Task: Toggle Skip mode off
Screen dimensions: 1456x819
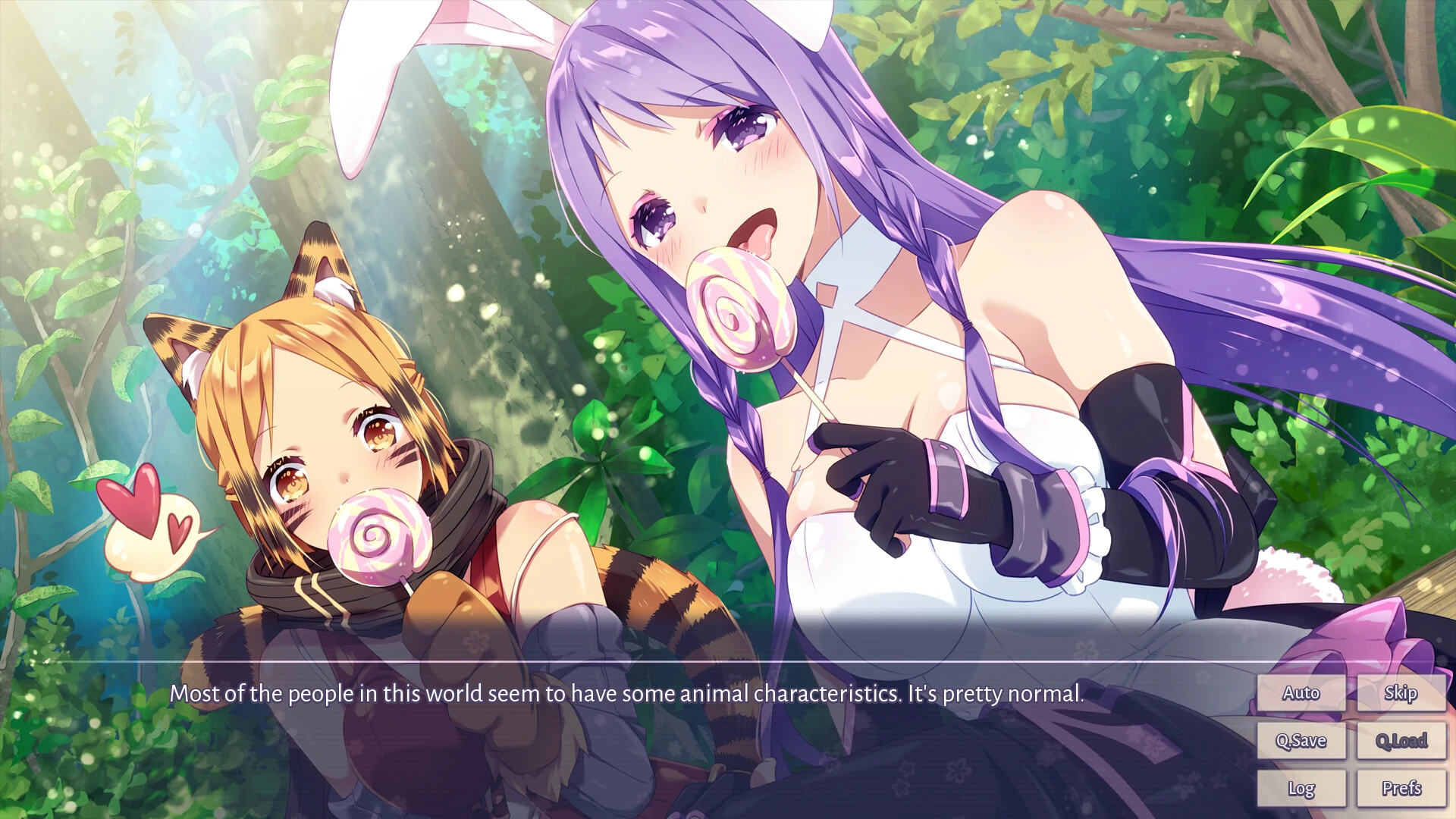Action: click(x=1401, y=692)
